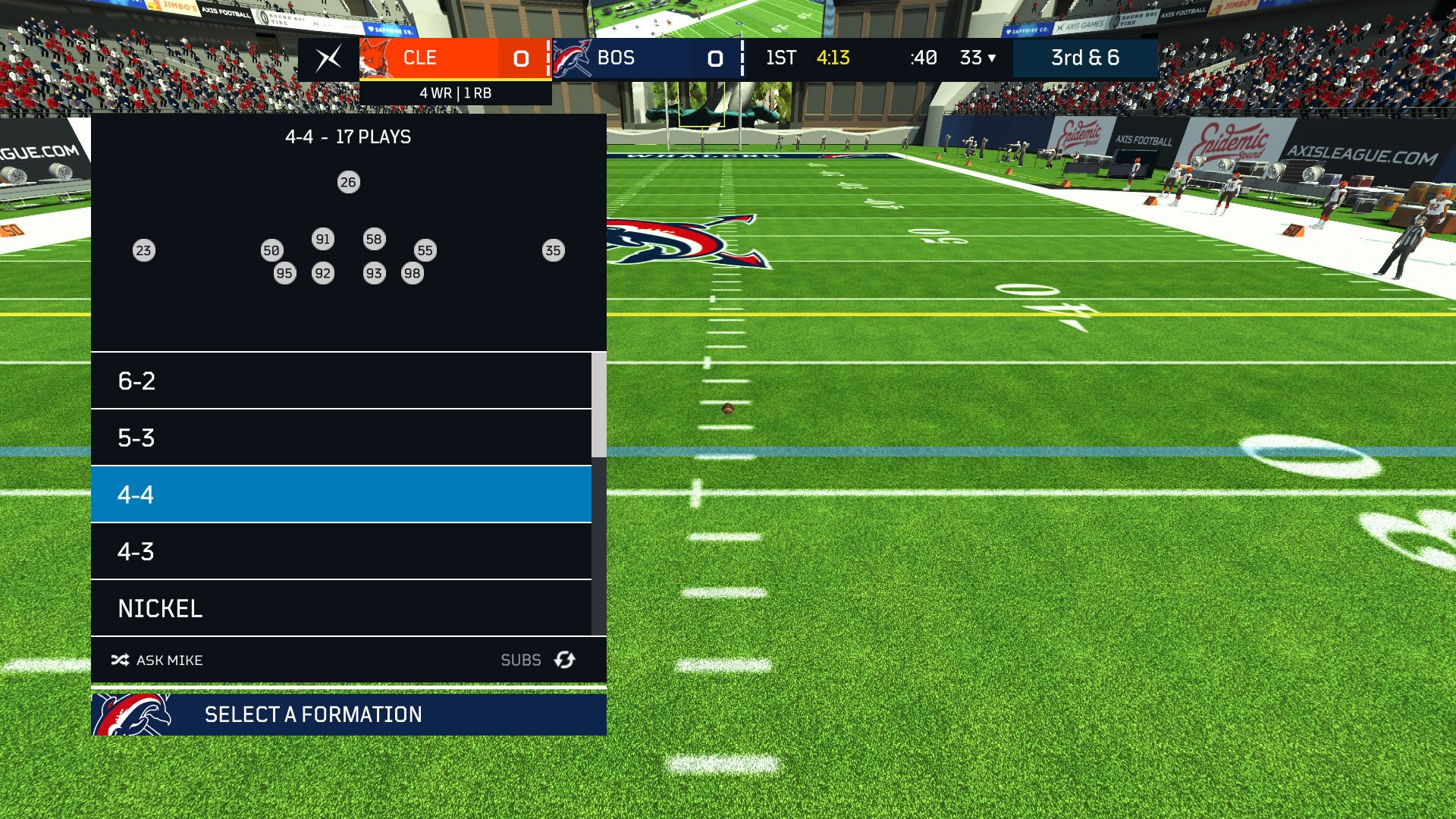Click ASK MIKE for a suggested play
This screenshot has width=1456, height=819.
tap(168, 660)
